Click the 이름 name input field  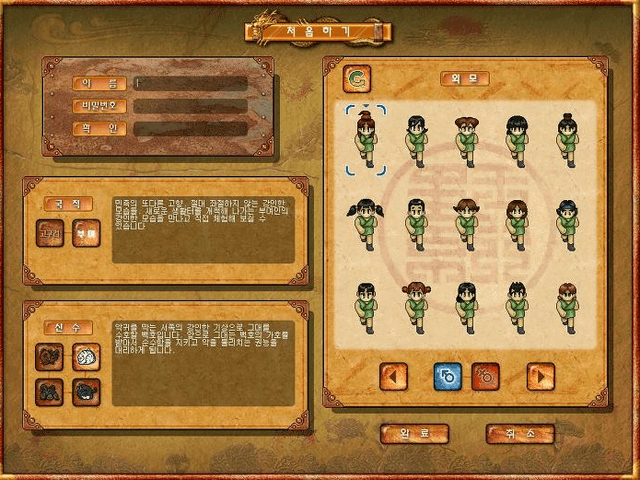(191, 83)
